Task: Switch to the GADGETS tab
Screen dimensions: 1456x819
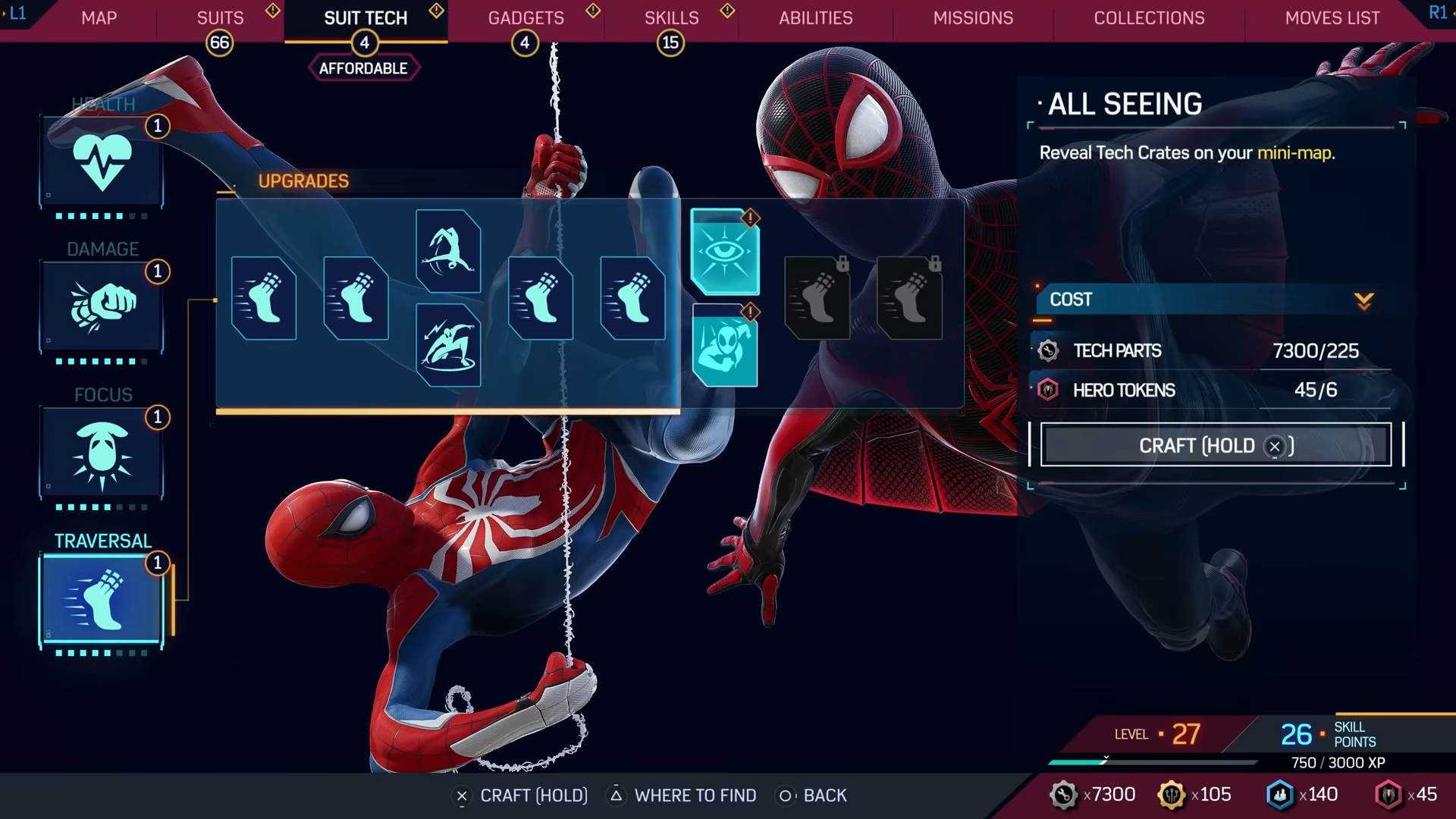Action: coord(526,17)
